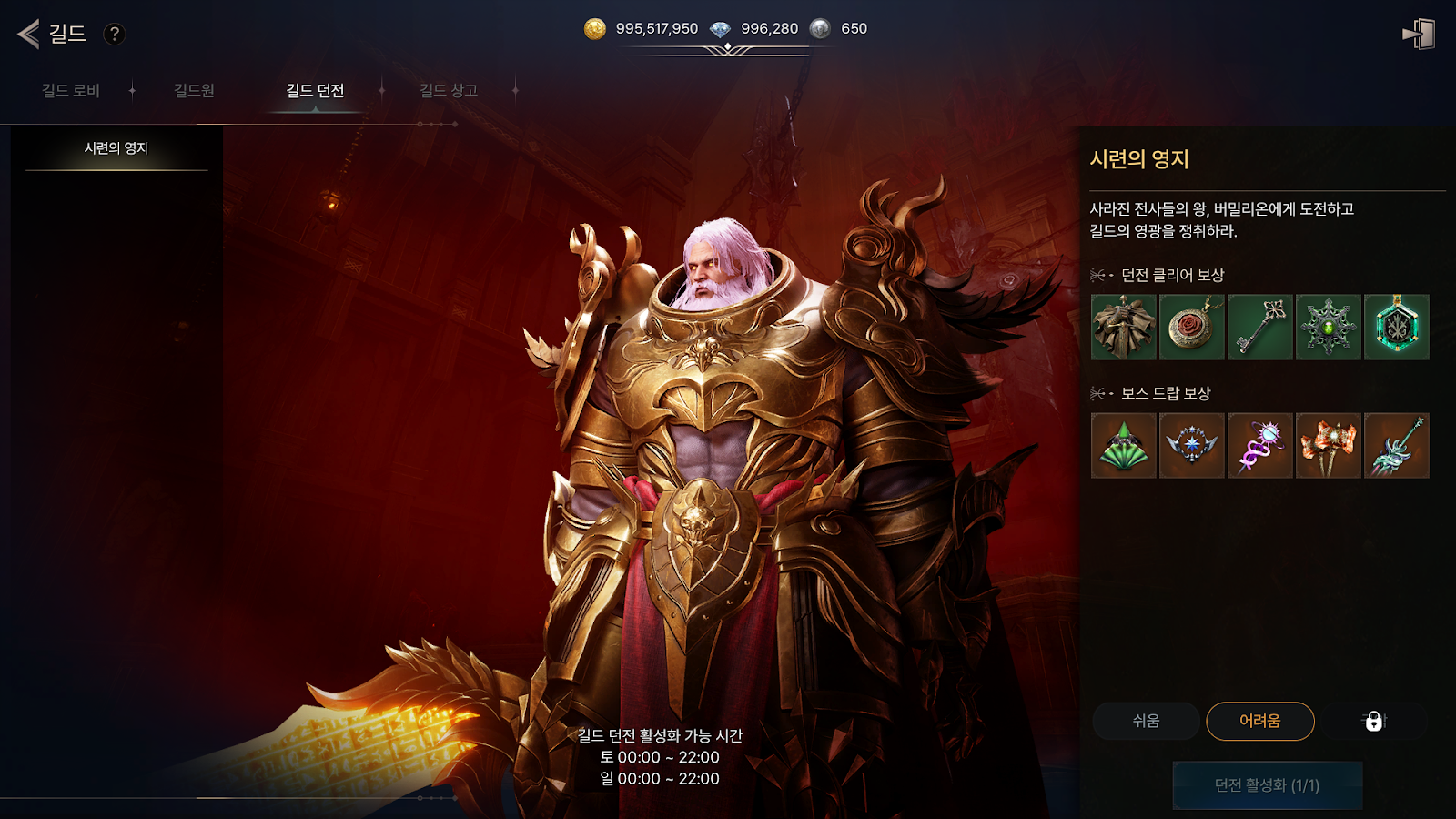
Task: Go back from the 길드 screen
Action: pyautogui.click(x=29, y=35)
